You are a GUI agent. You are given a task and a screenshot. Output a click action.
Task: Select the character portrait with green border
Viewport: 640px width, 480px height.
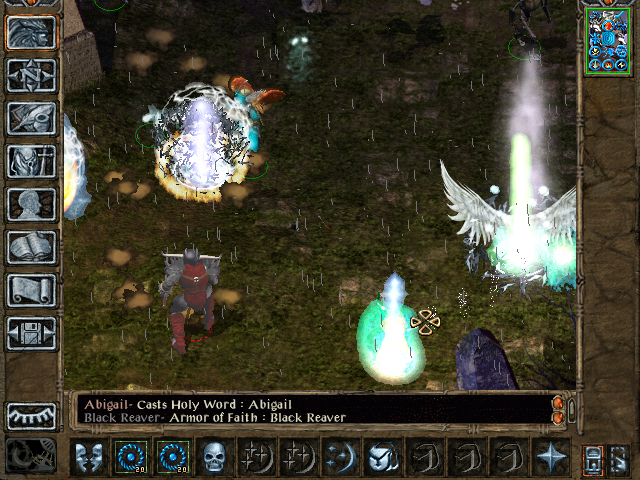(608, 40)
